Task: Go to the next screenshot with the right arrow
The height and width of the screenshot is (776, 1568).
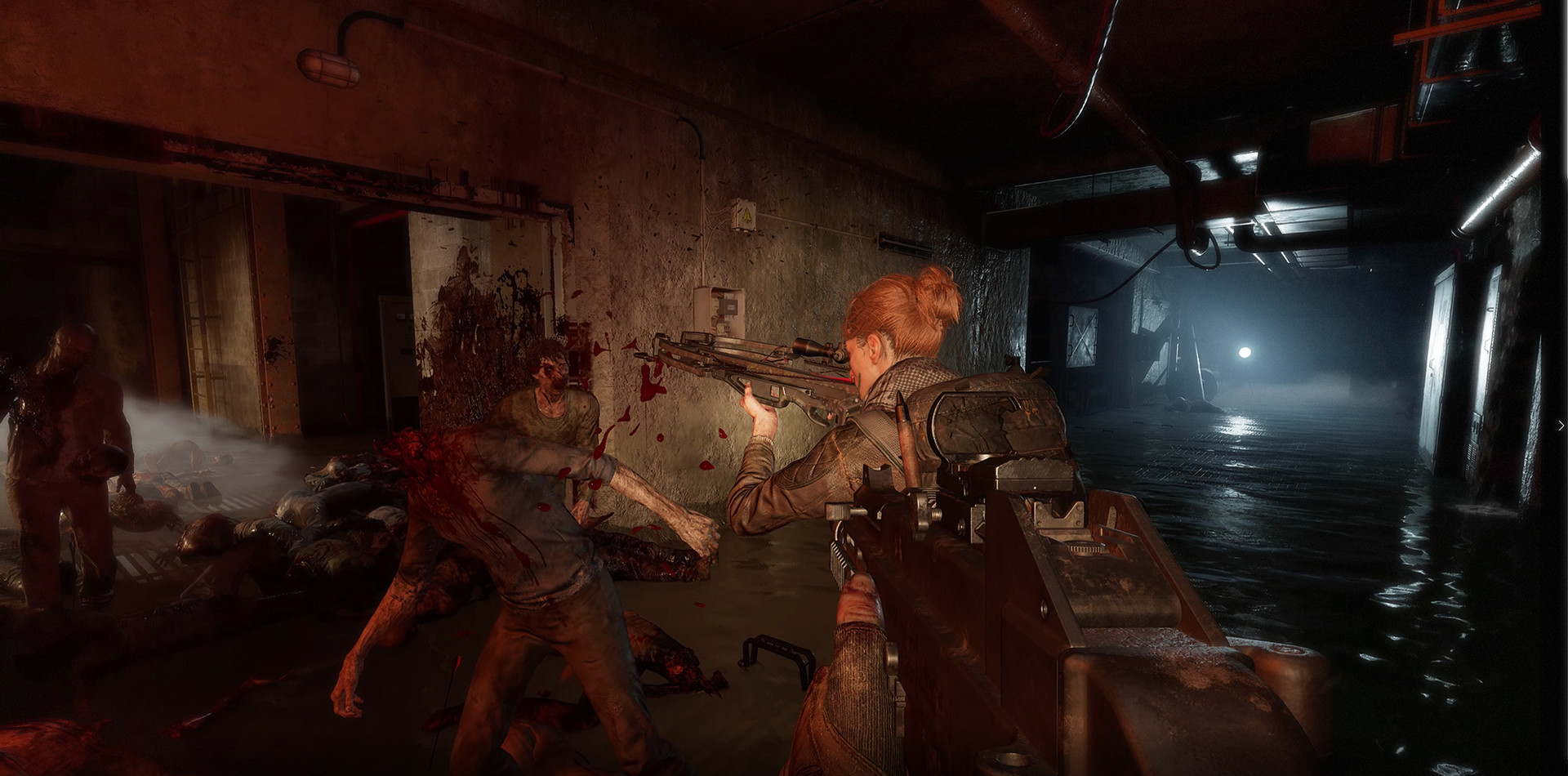Action: click(1561, 425)
